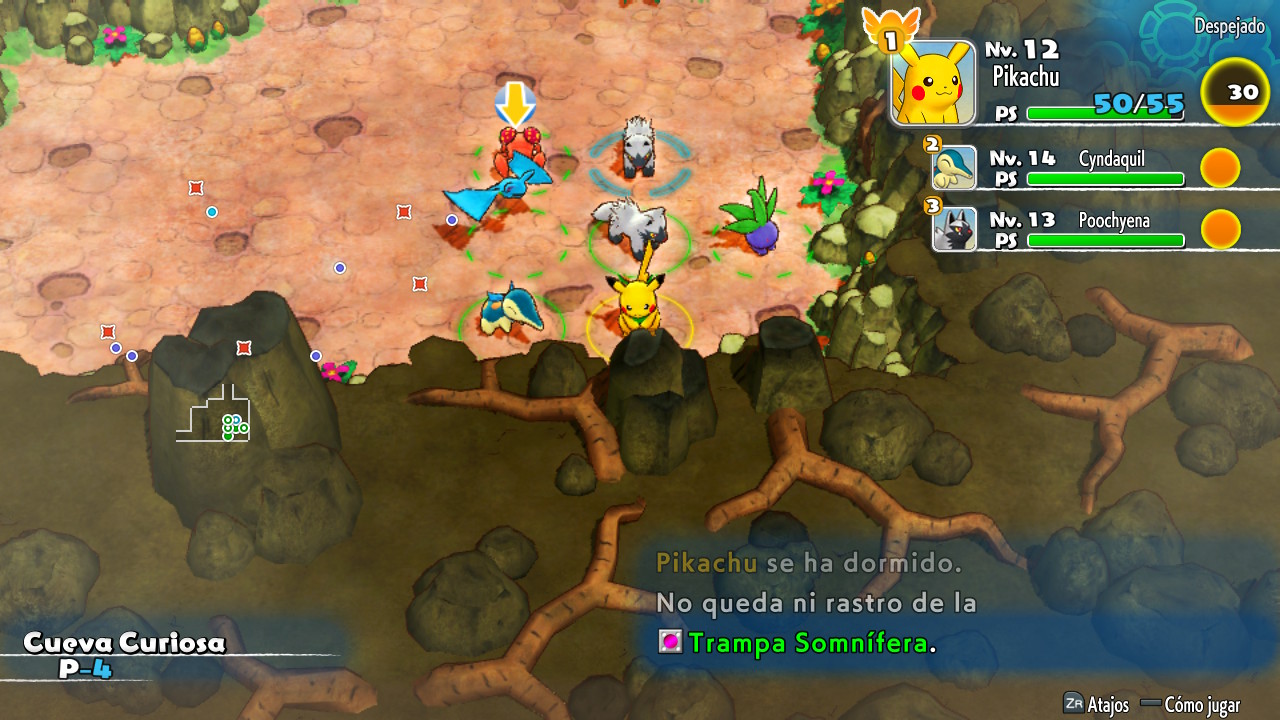1280x720 pixels.
Task: Select the orange orb beside Poochyena
Action: tap(1220, 229)
